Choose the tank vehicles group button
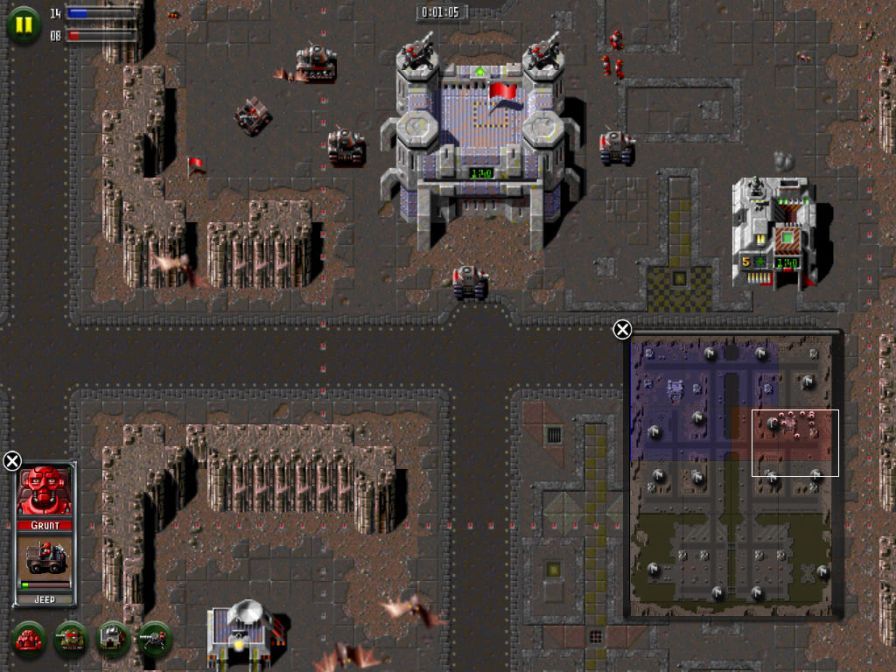The width and height of the screenshot is (896, 672). pos(70,637)
